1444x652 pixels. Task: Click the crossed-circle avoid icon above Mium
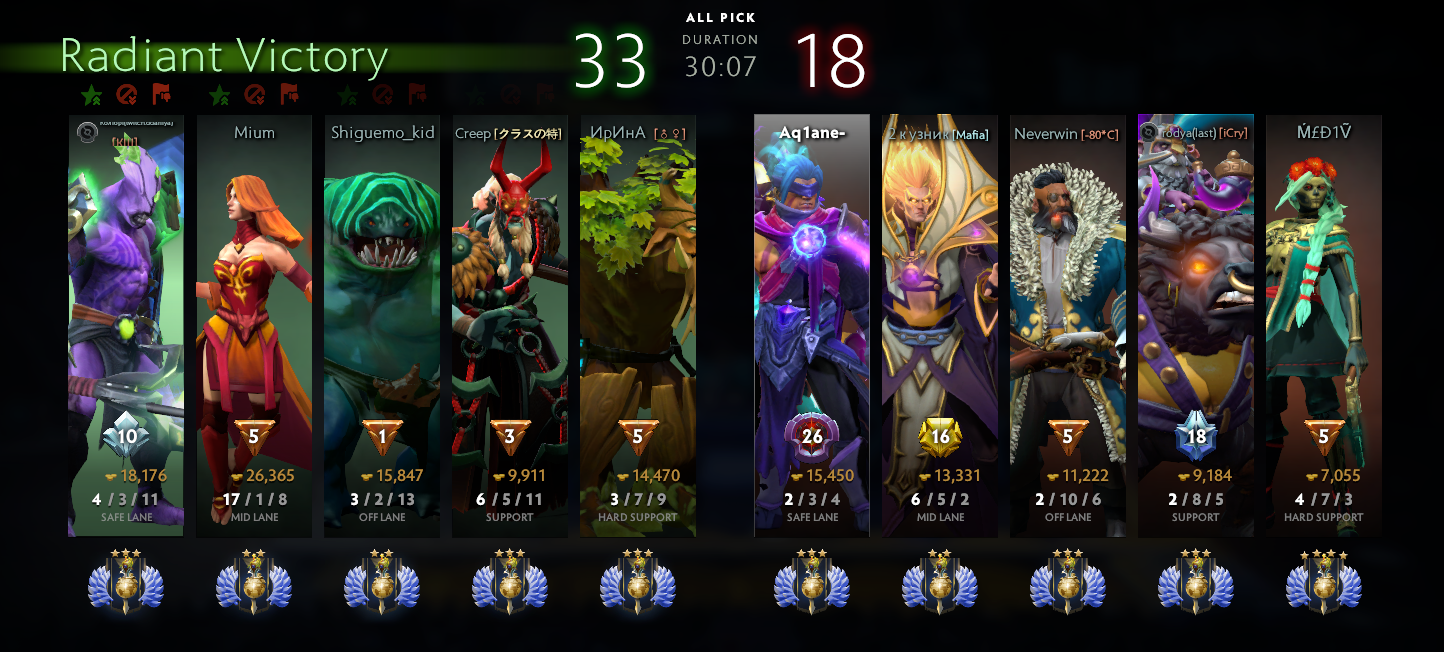point(255,95)
